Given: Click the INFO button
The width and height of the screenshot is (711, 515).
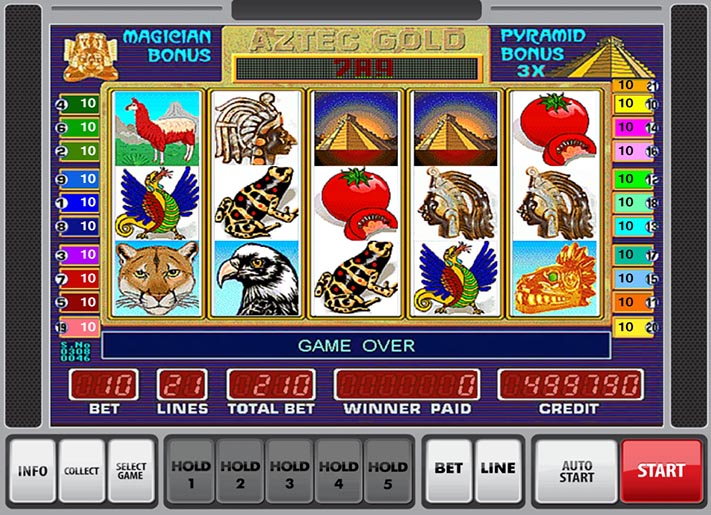Looking at the screenshot, I should coord(33,469).
